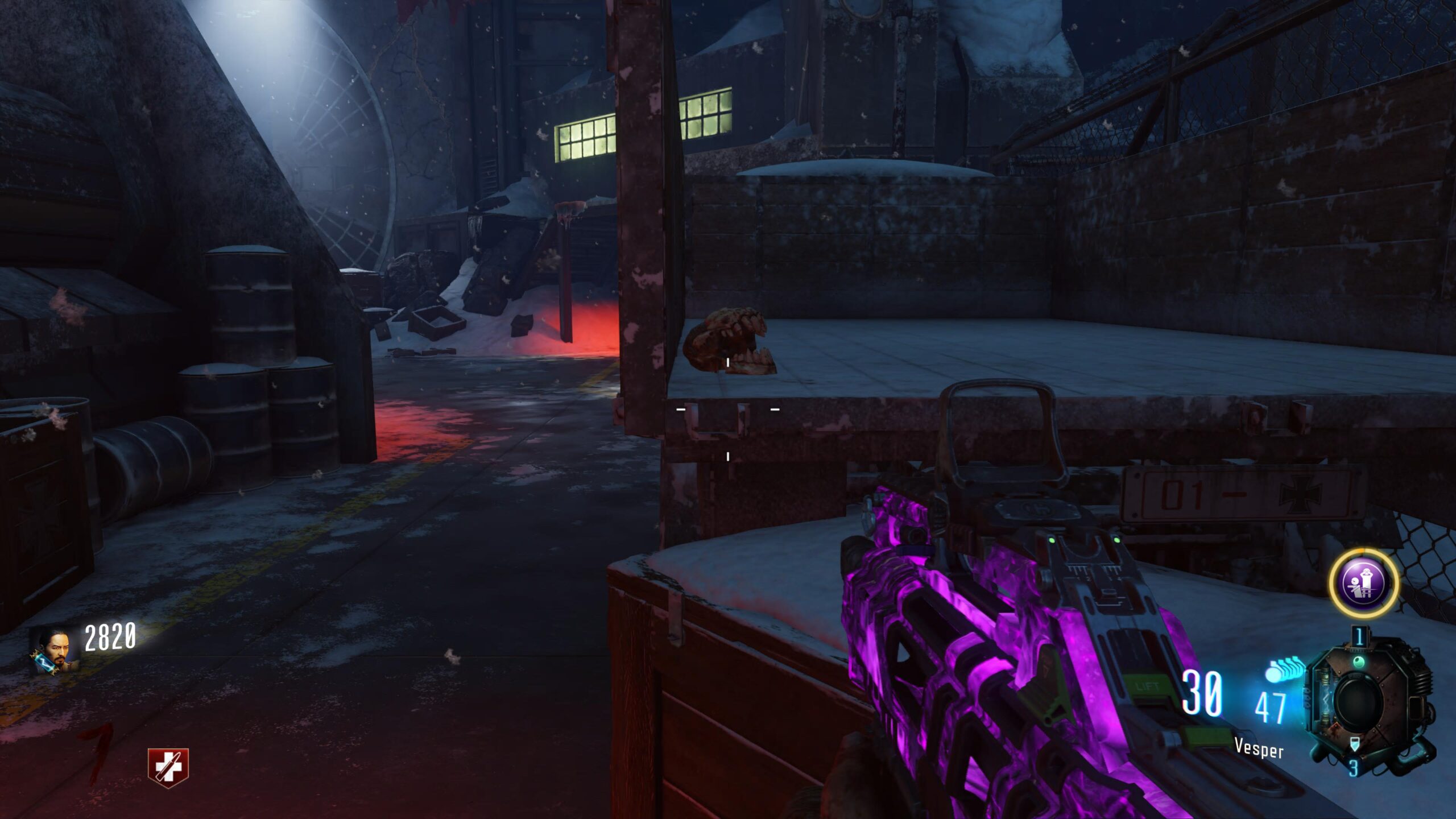Click the white chevron marker below the shield gadget

(1355, 744)
